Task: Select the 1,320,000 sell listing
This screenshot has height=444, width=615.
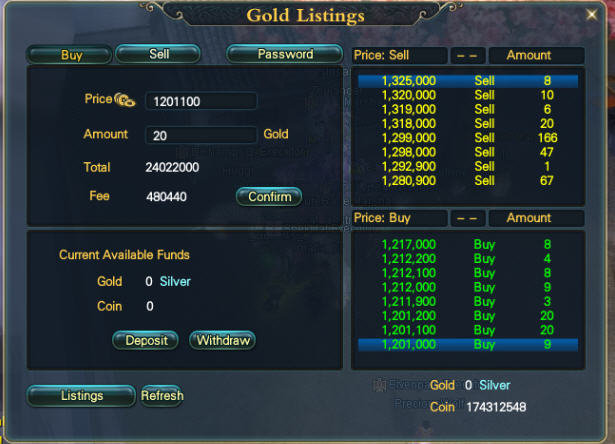Action: click(467, 95)
